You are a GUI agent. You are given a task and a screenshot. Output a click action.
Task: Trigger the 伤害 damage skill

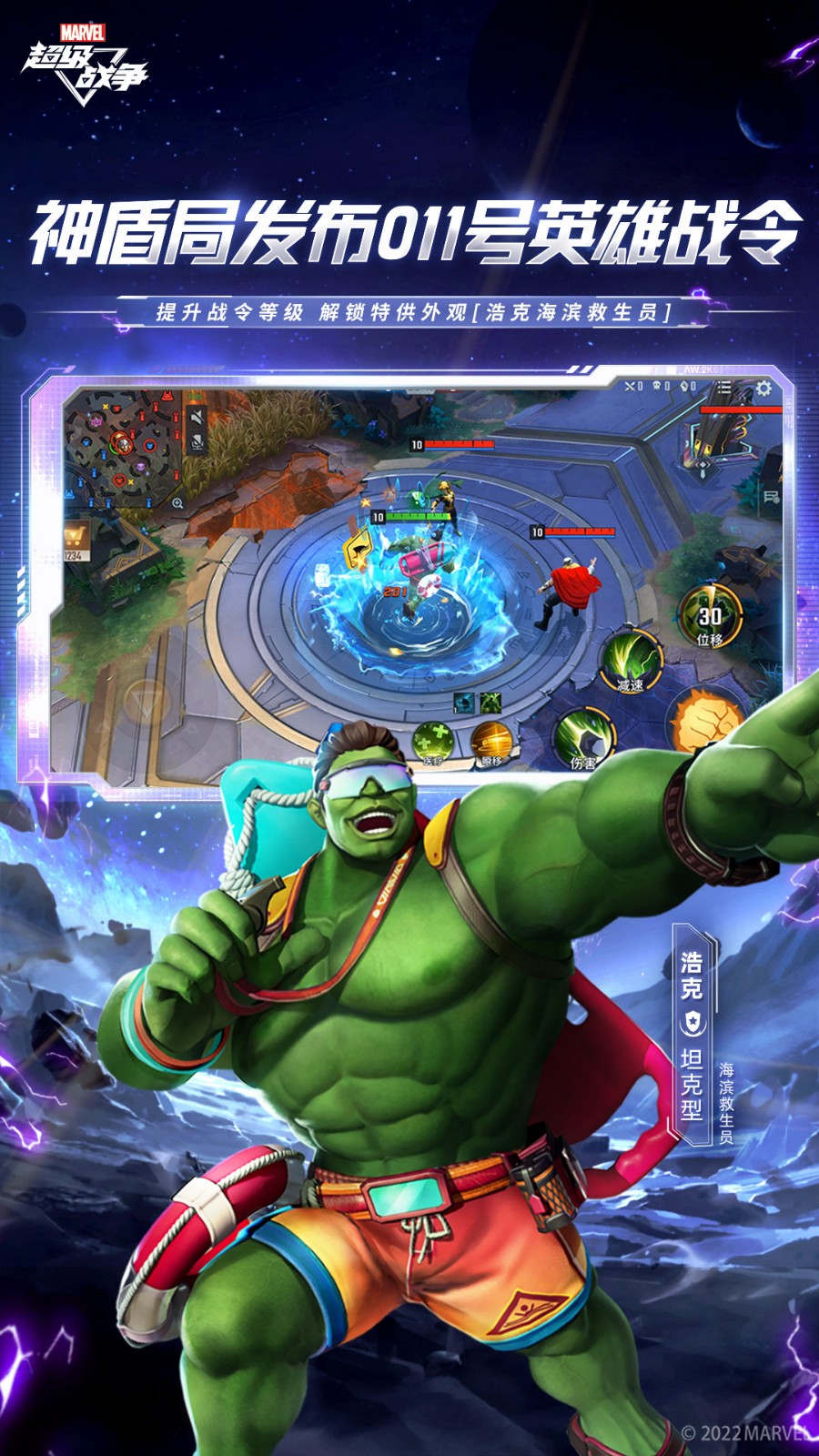pyautogui.click(x=582, y=737)
